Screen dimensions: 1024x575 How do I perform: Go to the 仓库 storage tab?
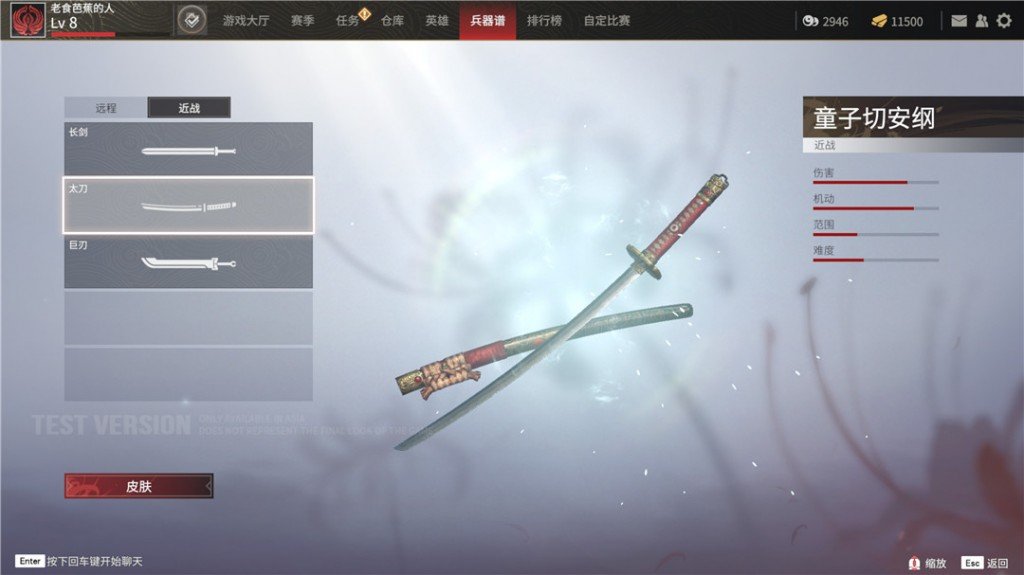[392, 21]
